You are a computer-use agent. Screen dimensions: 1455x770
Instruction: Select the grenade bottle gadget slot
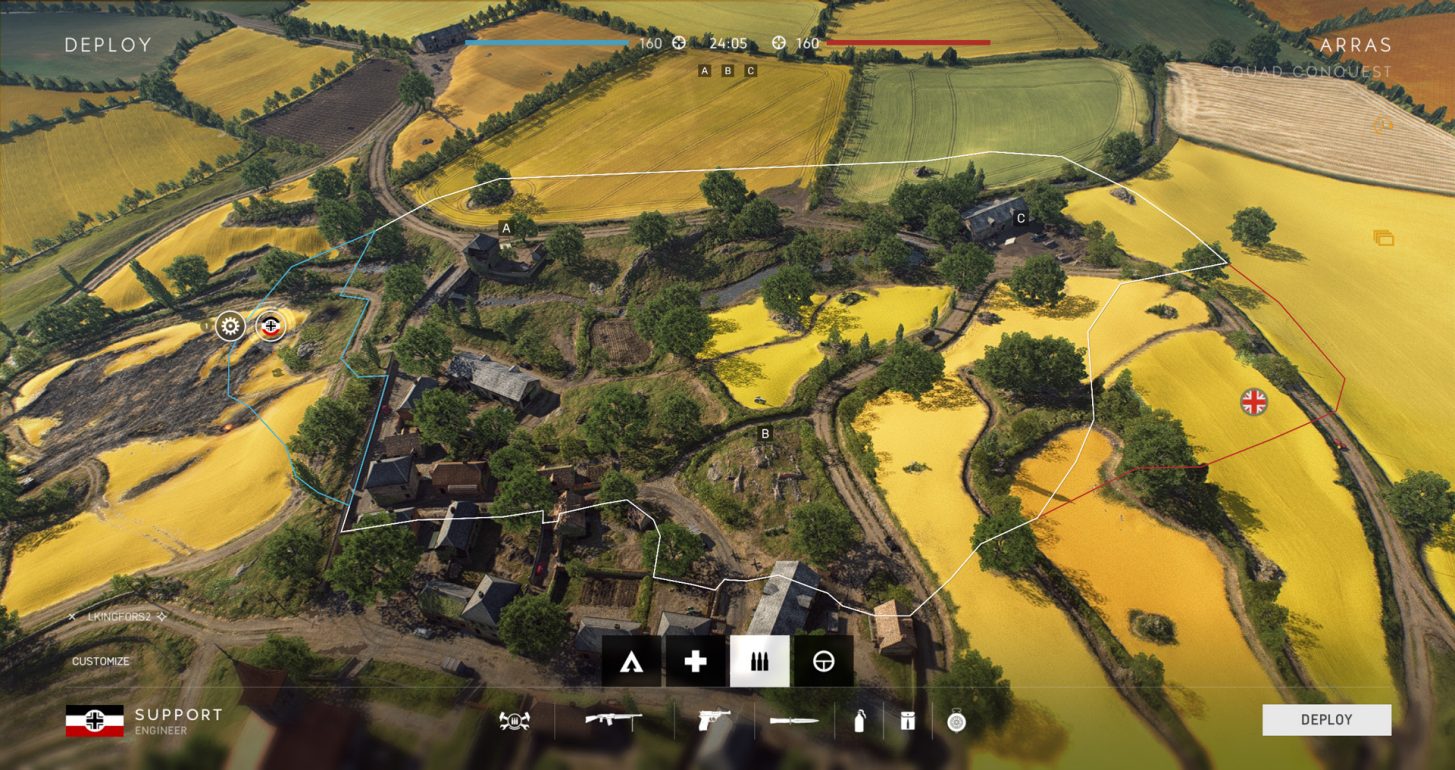coord(859,720)
